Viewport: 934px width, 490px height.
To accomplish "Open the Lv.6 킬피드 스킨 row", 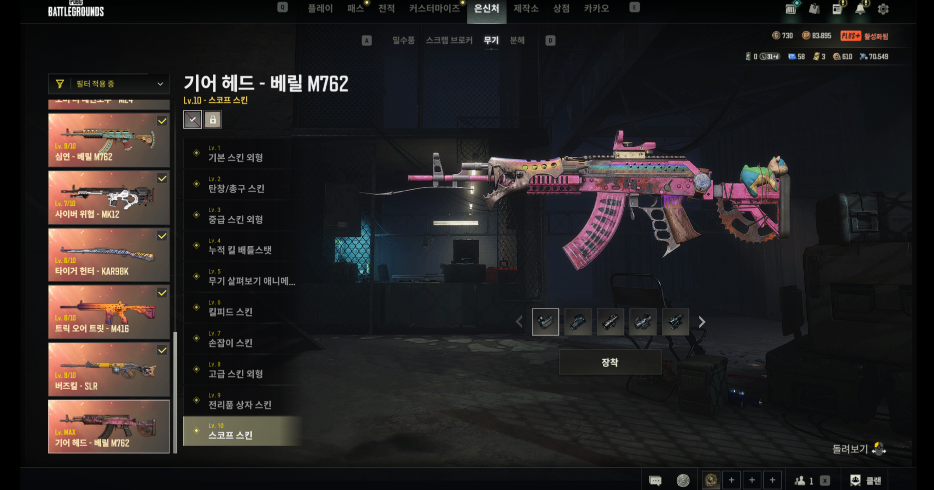I will coord(241,308).
